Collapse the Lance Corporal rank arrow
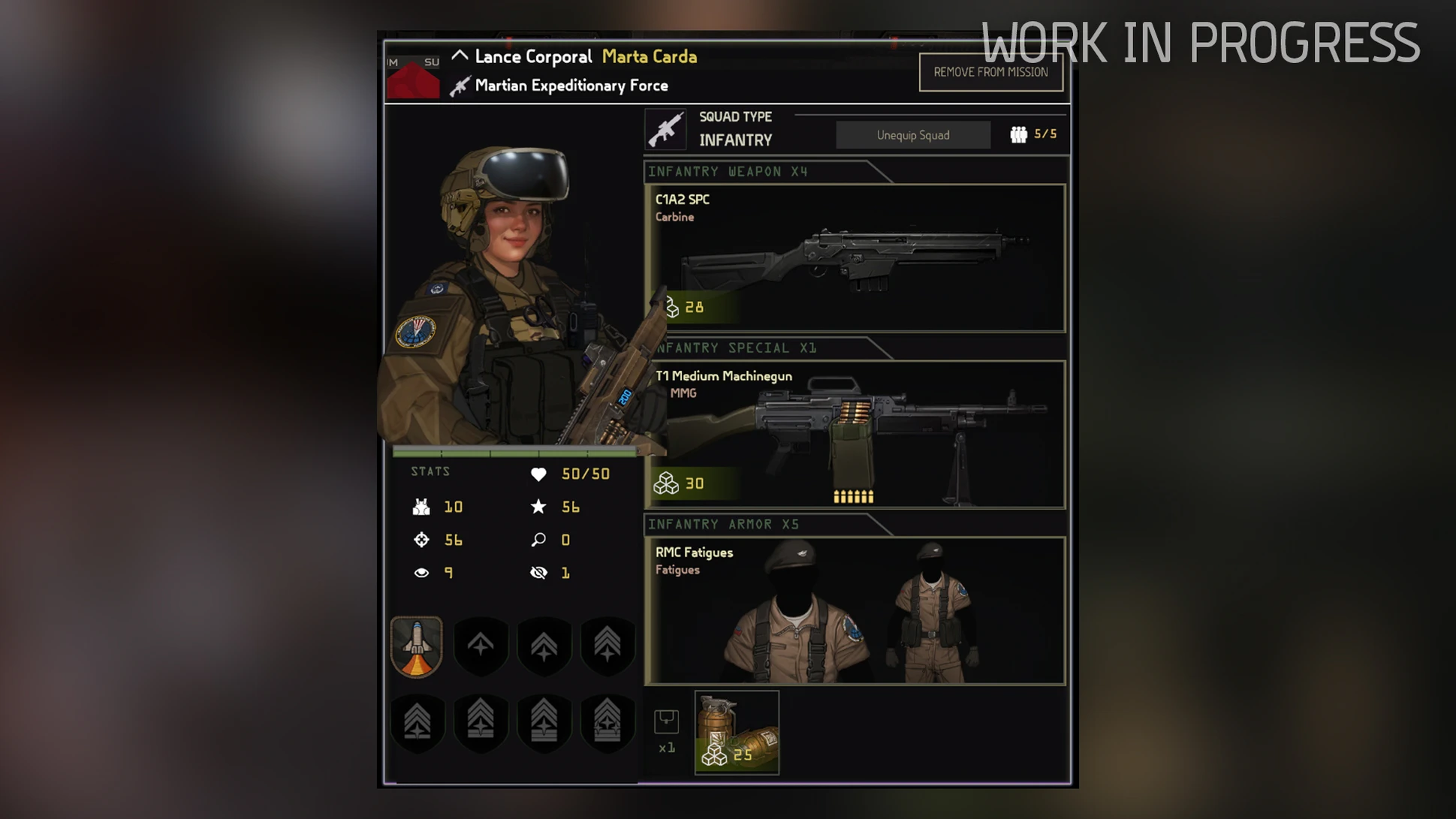The image size is (1456, 819). click(x=460, y=56)
